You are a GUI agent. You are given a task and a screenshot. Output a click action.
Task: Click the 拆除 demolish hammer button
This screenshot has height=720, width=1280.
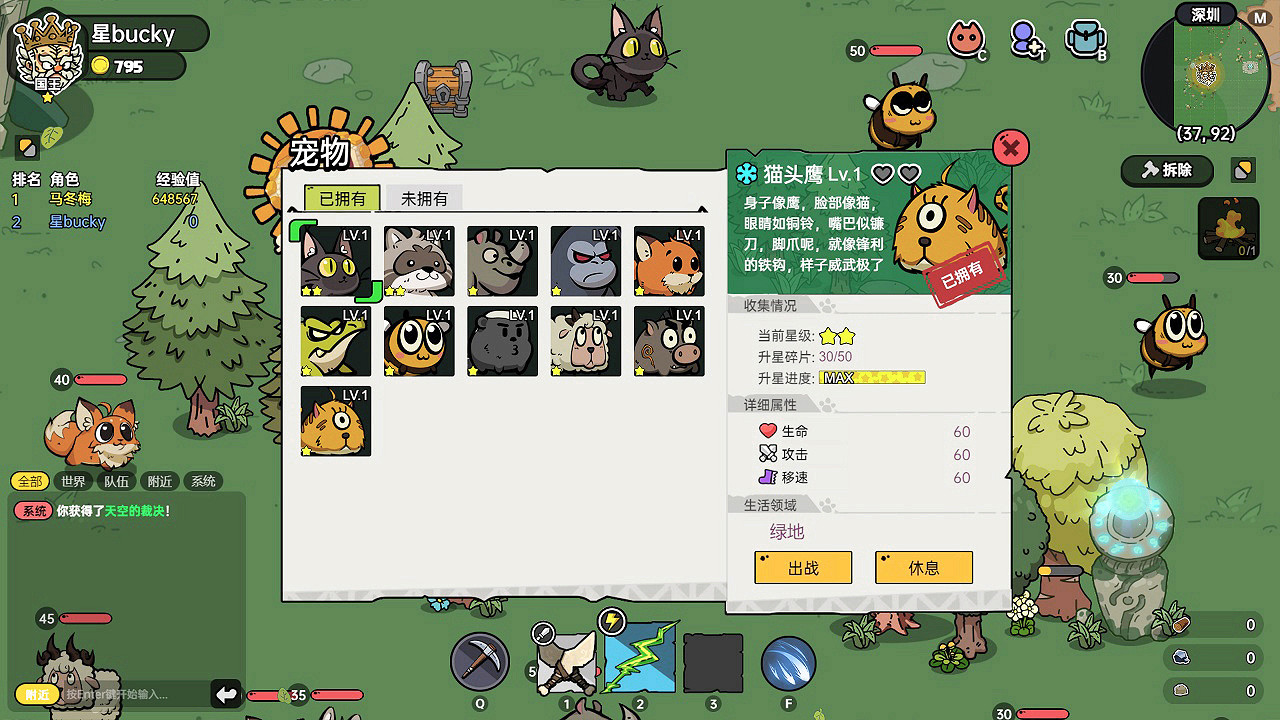(1166, 171)
